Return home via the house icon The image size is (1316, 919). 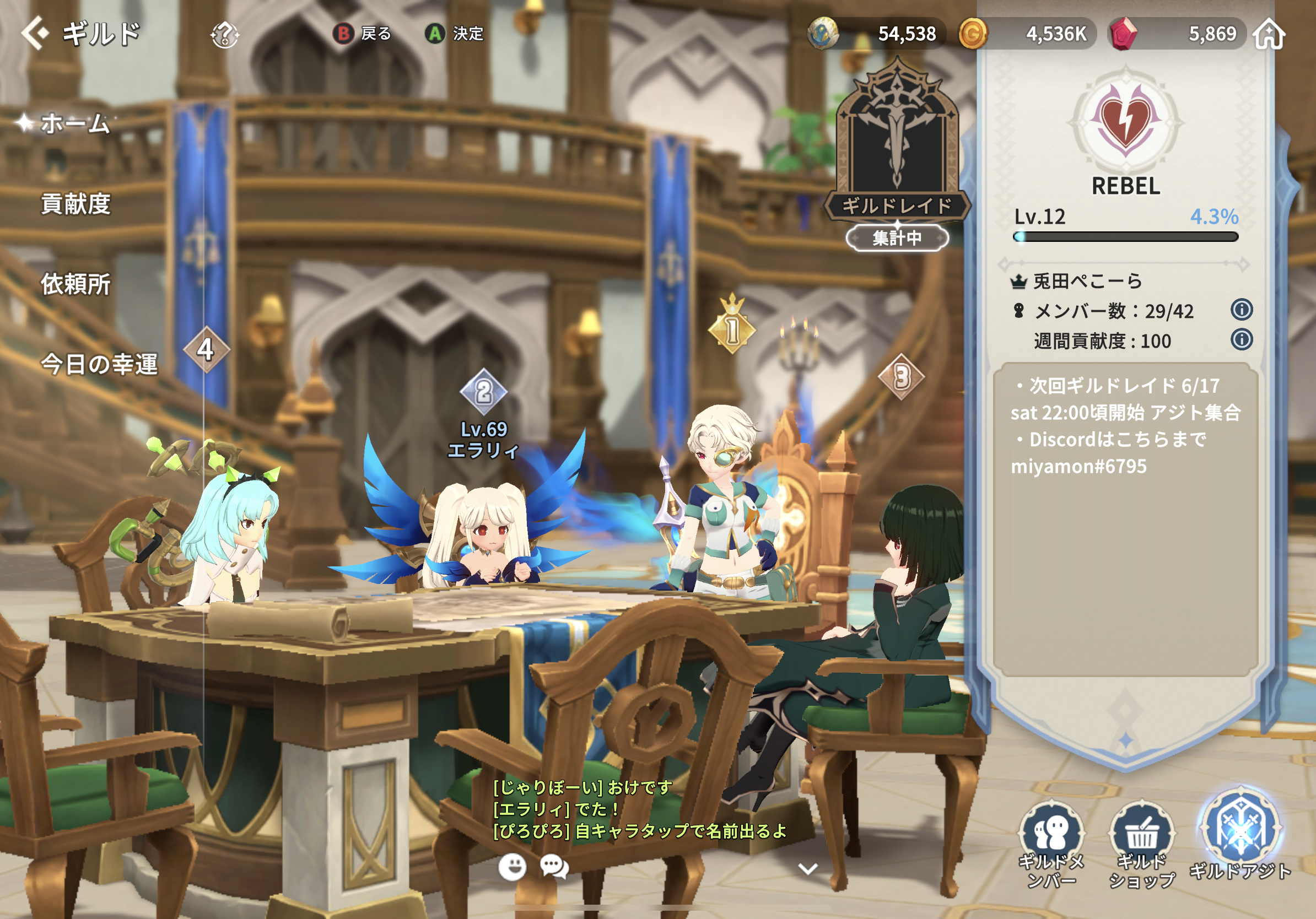1269,34
